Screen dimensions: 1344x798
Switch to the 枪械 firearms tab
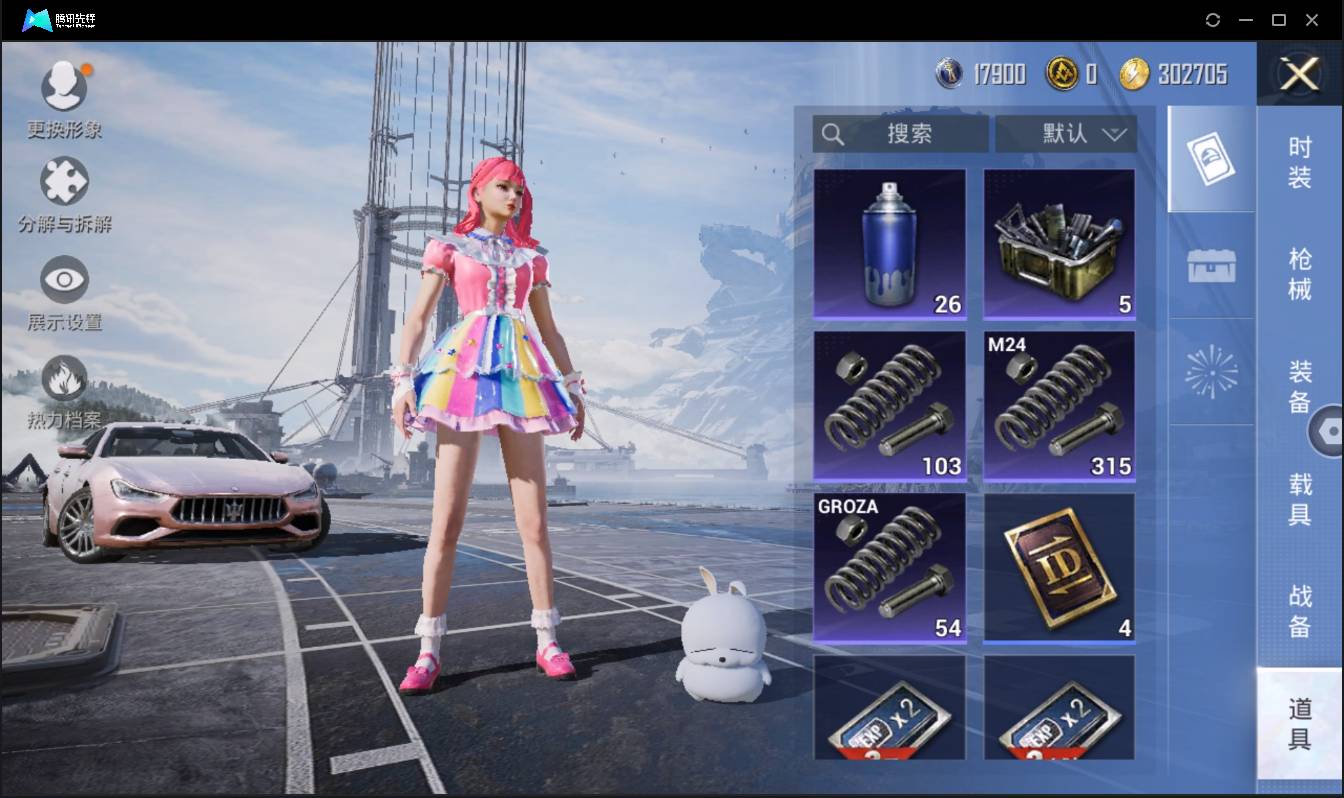point(1299,274)
